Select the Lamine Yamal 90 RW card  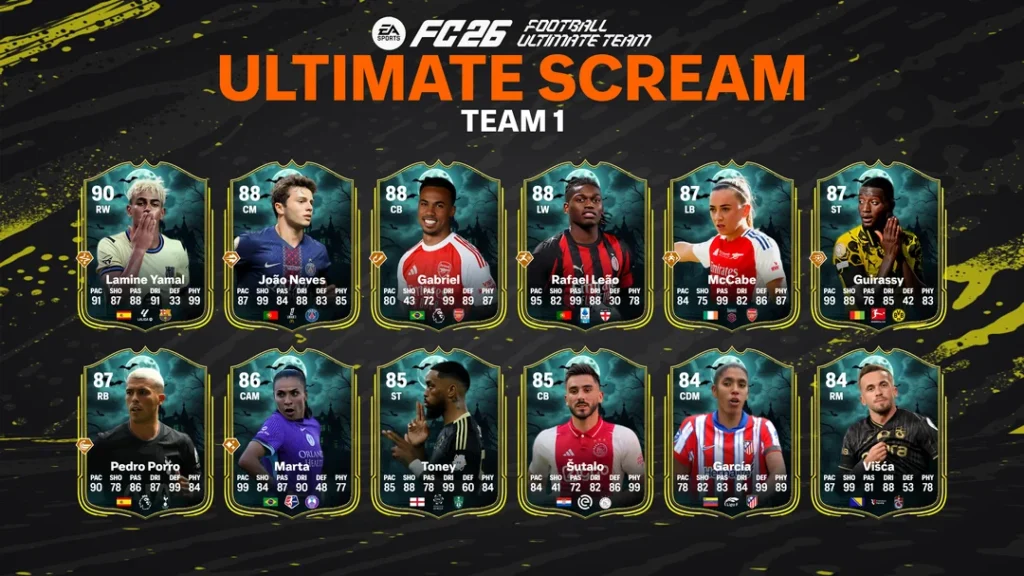(x=145, y=245)
